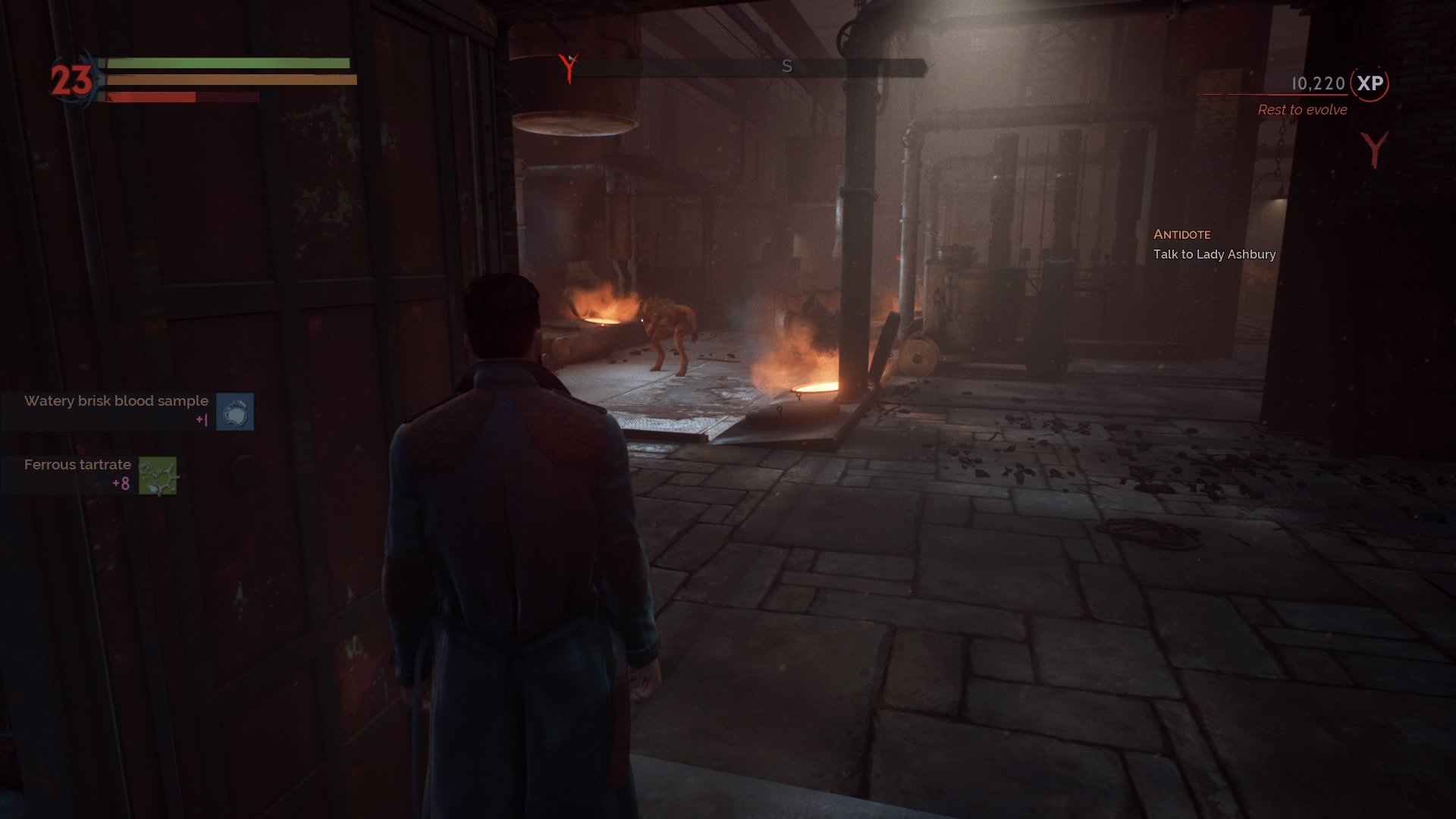
Task: Click the red XP medallion
Action: click(x=1370, y=85)
